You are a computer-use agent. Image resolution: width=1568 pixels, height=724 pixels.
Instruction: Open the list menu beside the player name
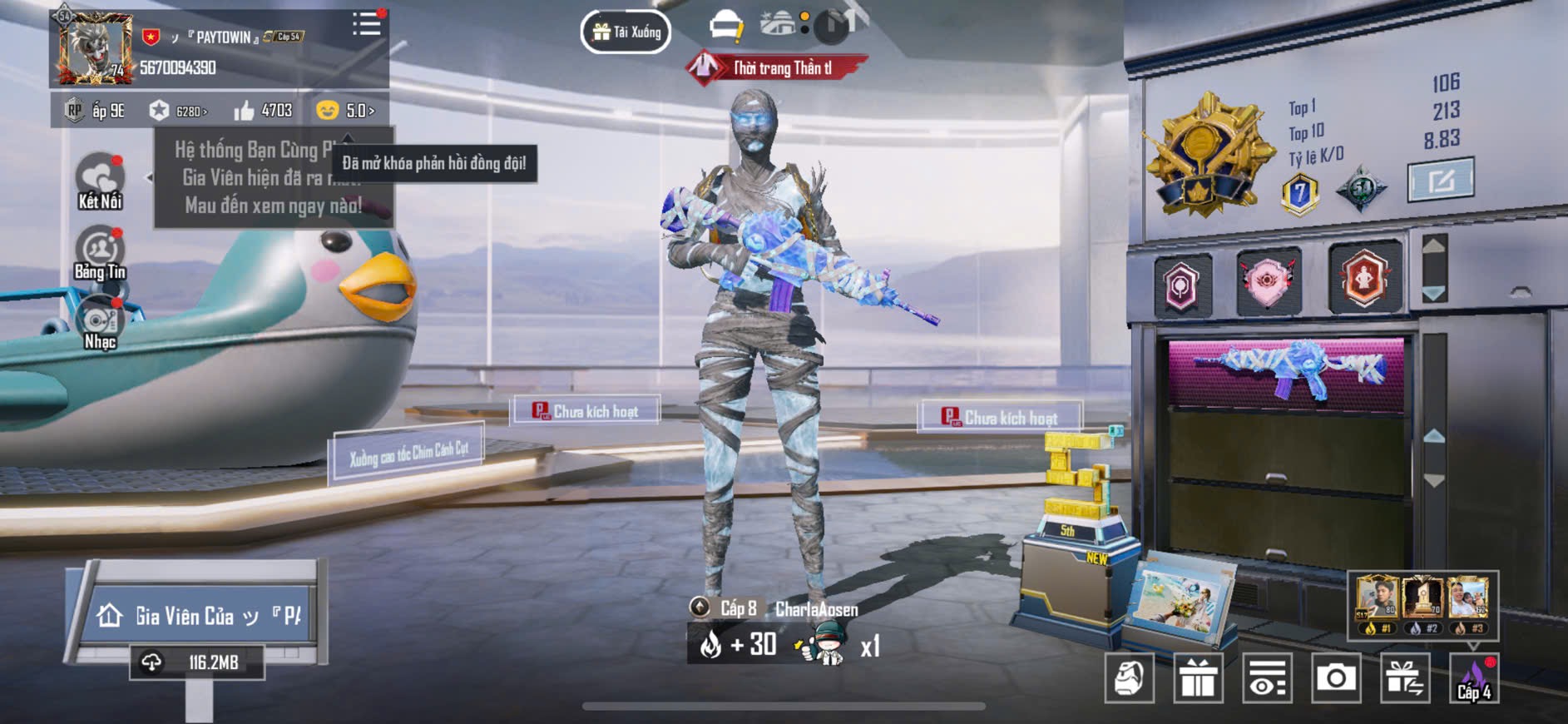366,23
